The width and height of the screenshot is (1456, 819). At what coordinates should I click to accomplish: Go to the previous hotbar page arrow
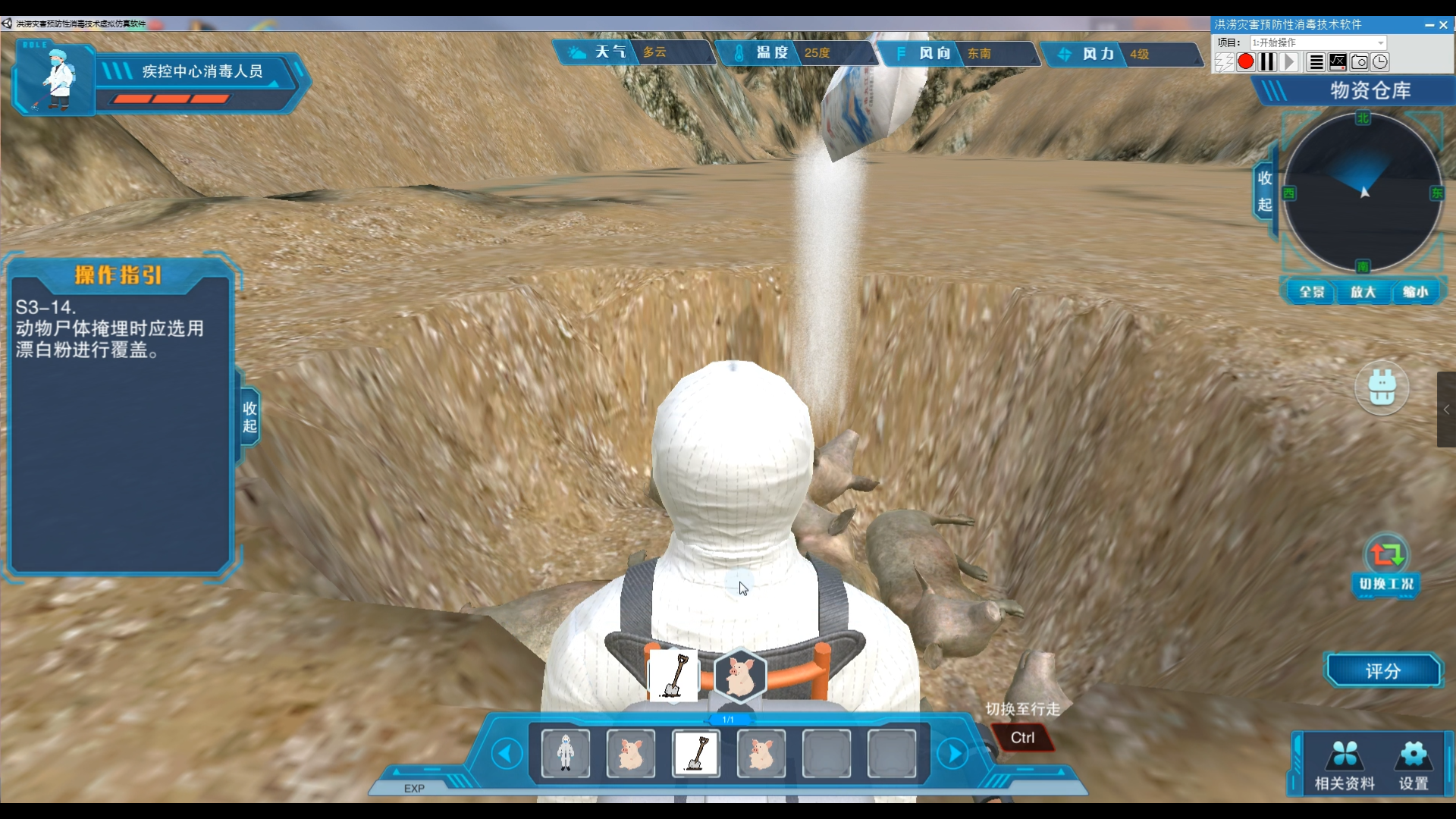tap(507, 754)
